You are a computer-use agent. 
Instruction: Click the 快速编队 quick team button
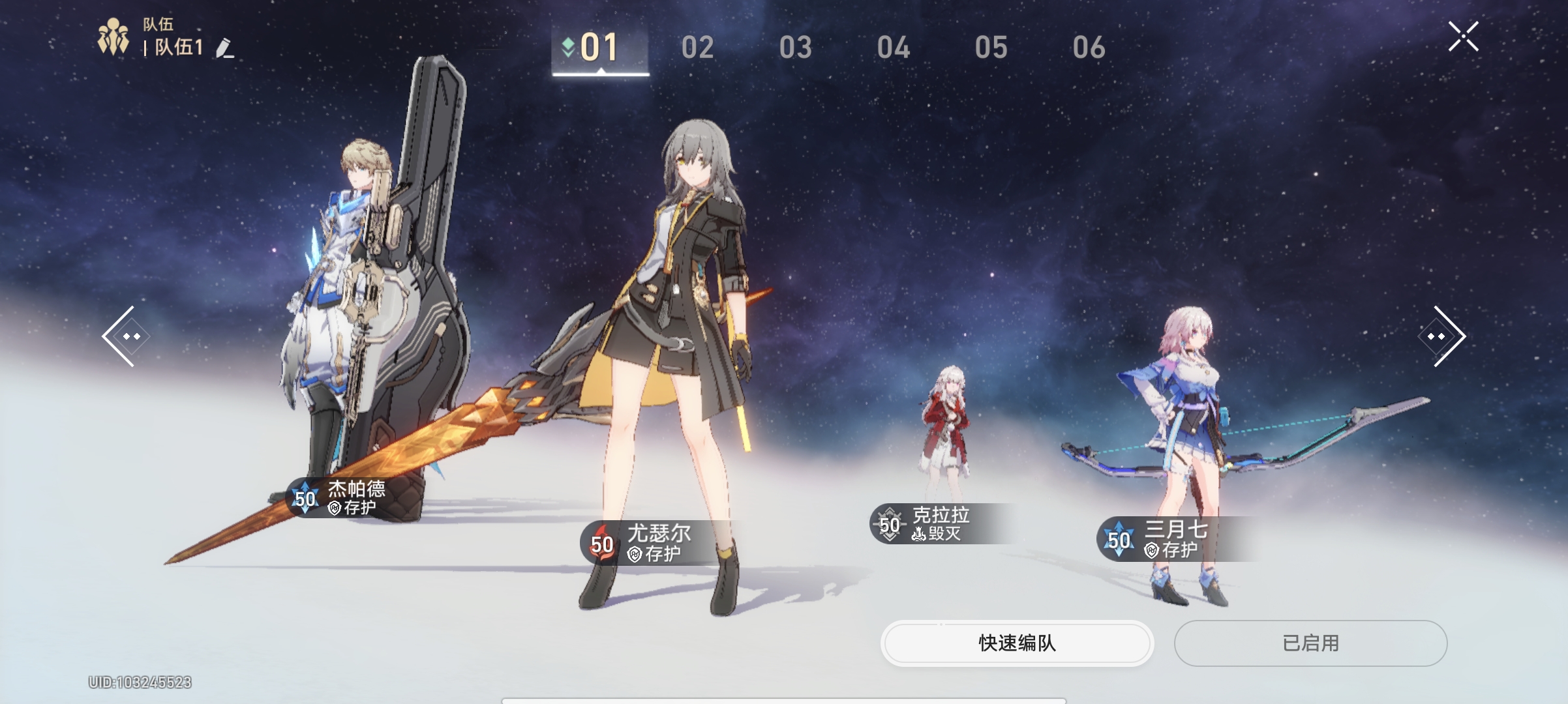(x=1017, y=643)
